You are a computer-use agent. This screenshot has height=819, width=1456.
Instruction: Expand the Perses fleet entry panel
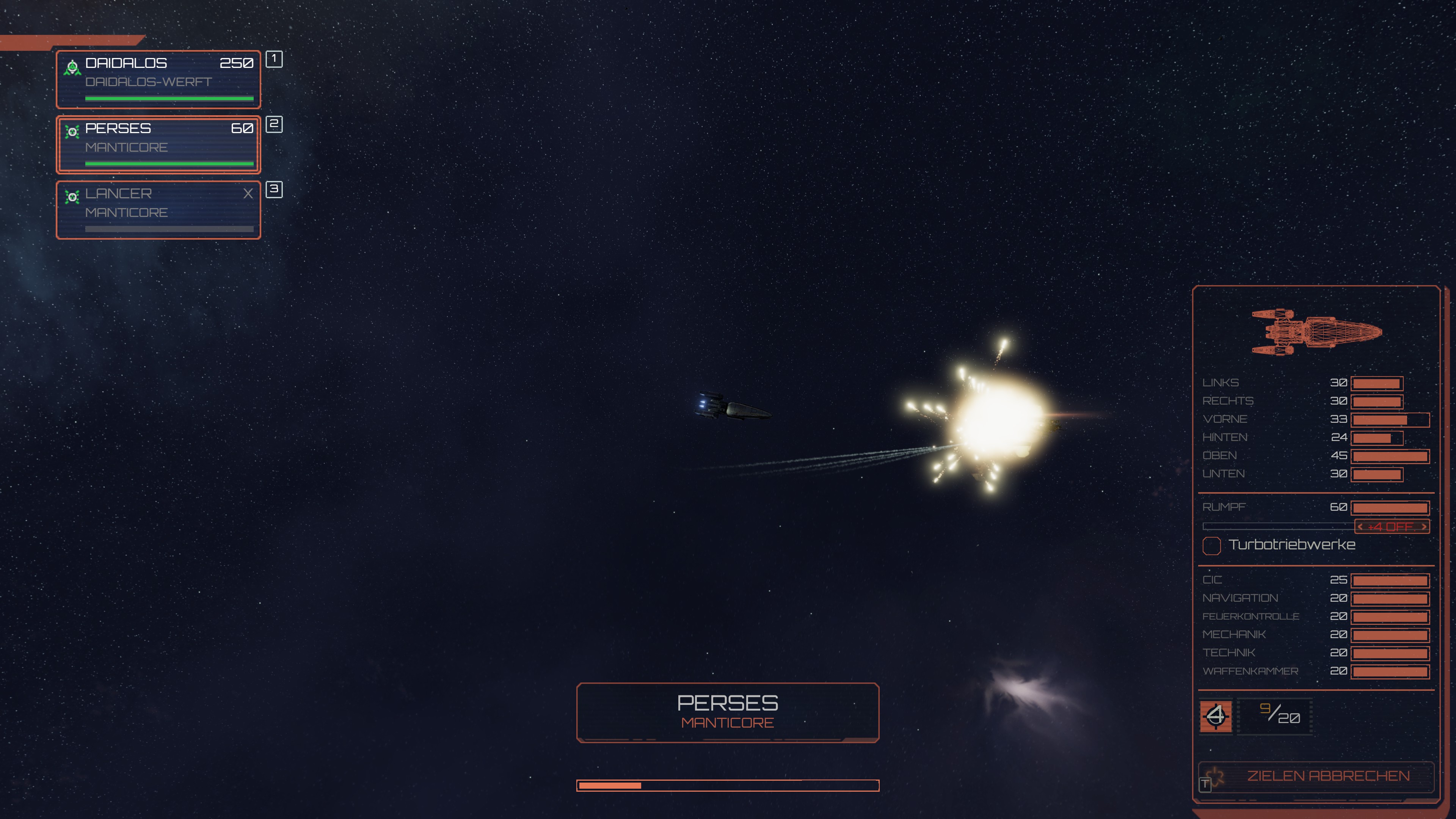coord(158,145)
